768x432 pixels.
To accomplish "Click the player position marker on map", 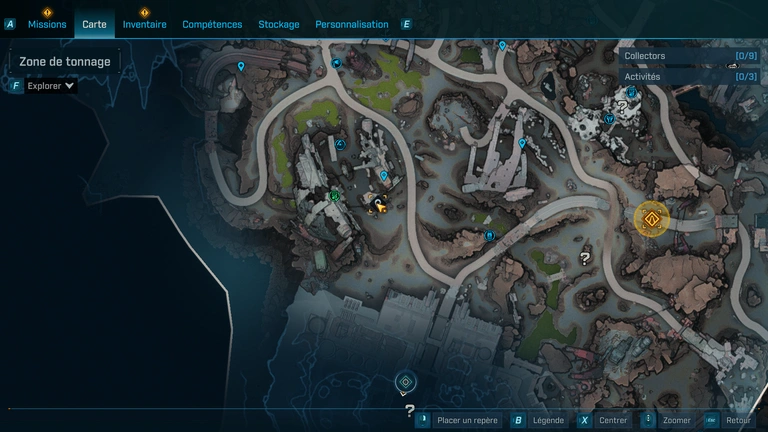I will (x=378, y=205).
